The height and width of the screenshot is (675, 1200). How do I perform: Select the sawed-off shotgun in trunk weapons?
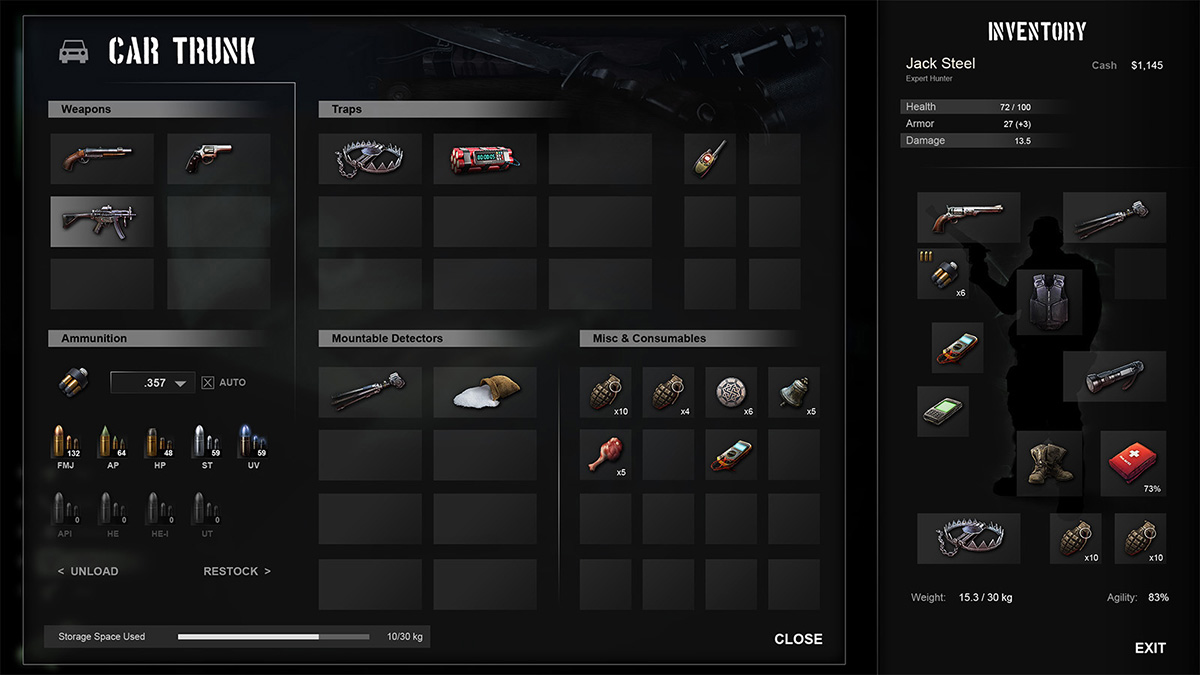[x=101, y=159]
